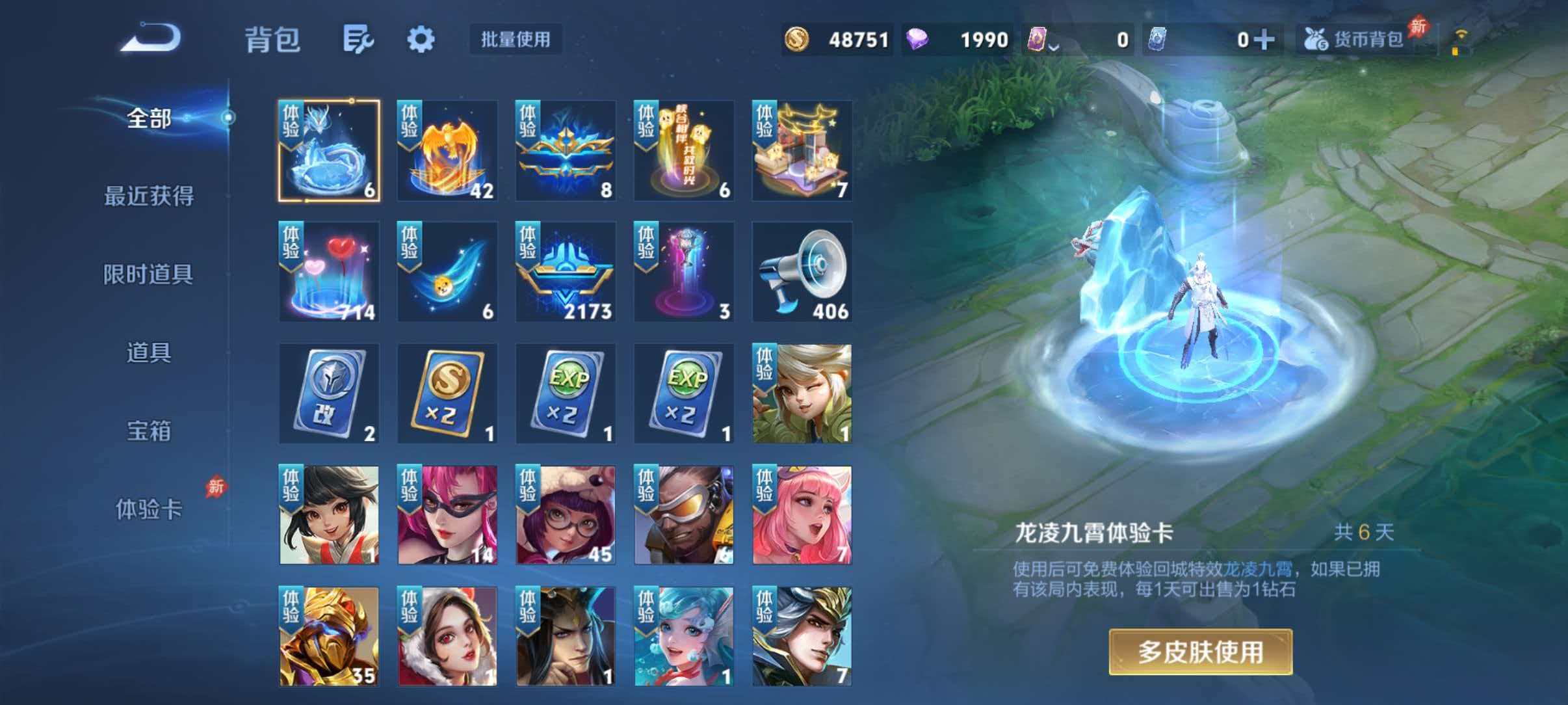The width and height of the screenshot is (1568, 705).
Task: Click the gold coin currency icon
Action: (x=797, y=39)
